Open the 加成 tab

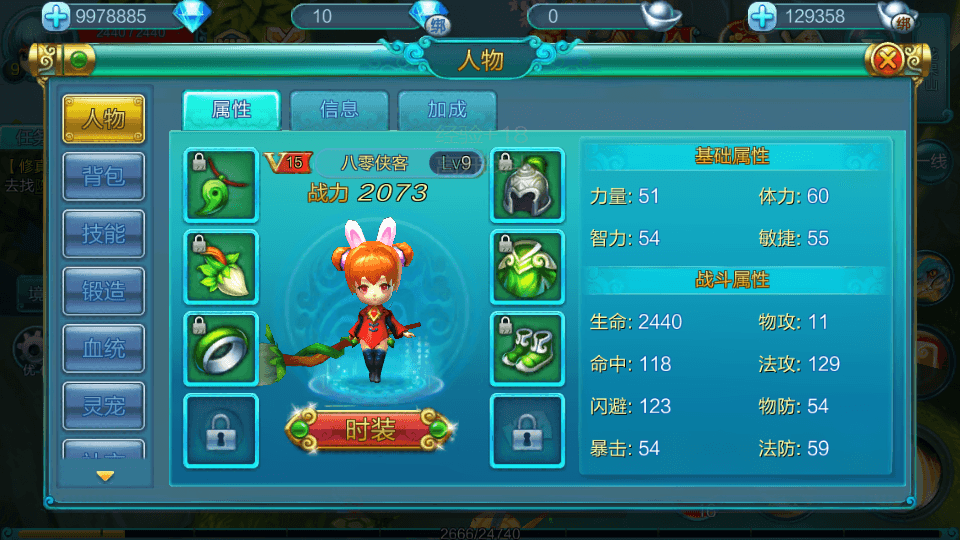coord(447,110)
